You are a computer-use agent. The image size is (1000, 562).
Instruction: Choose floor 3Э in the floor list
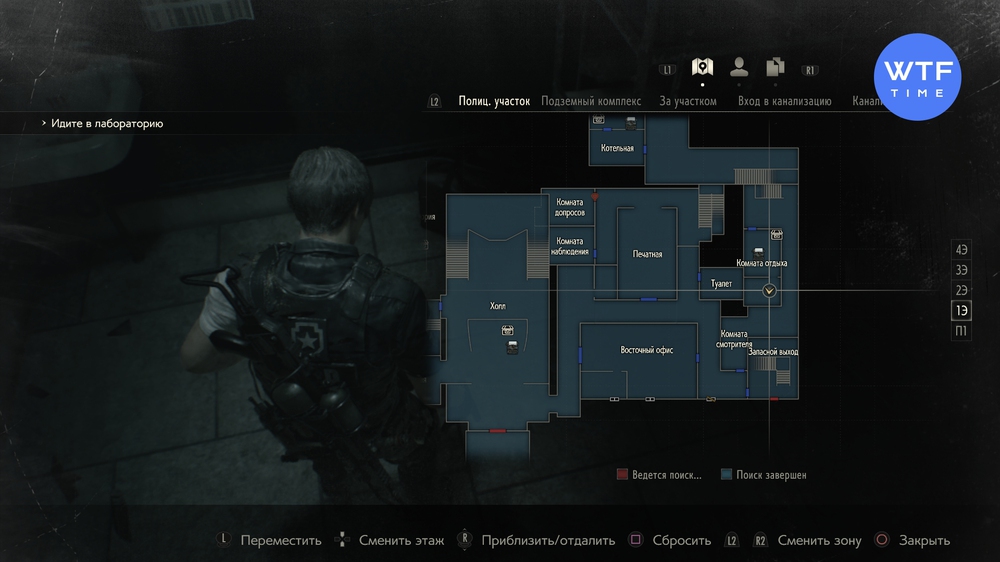(962, 270)
